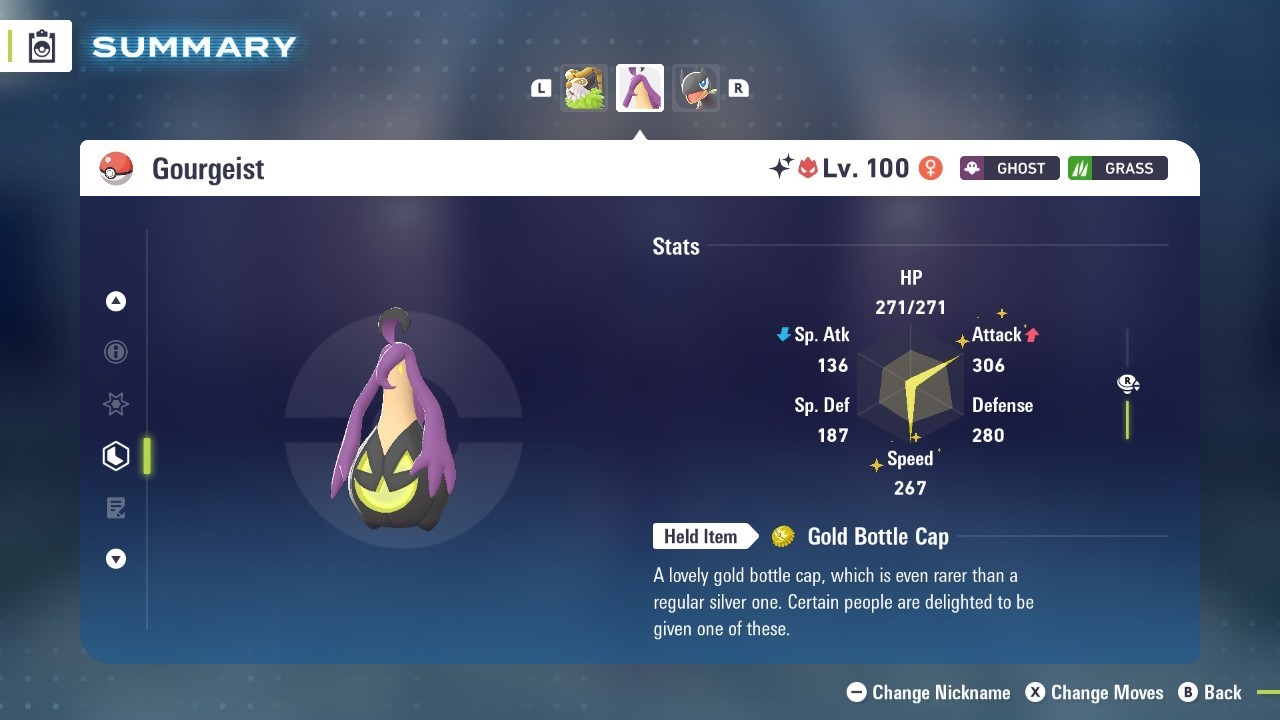Switch to the star burst page tab

[116, 404]
